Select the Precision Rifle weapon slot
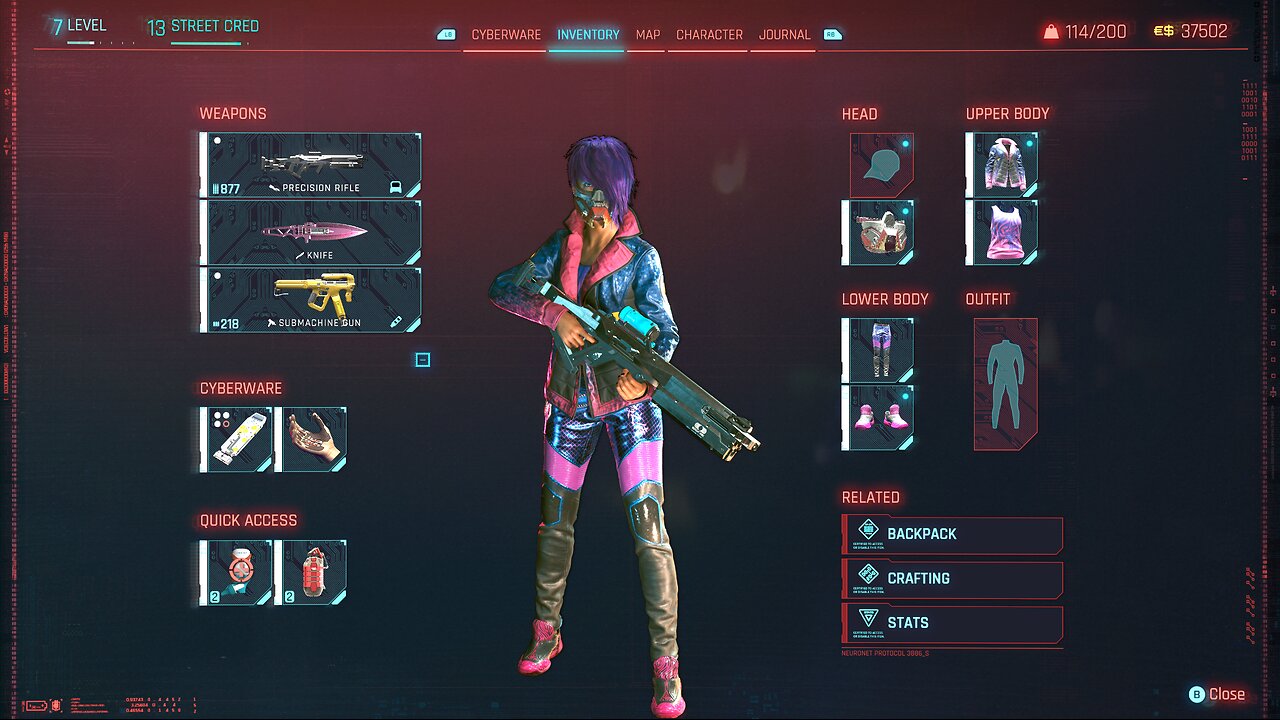Viewport: 1280px width, 720px height. tap(311, 165)
